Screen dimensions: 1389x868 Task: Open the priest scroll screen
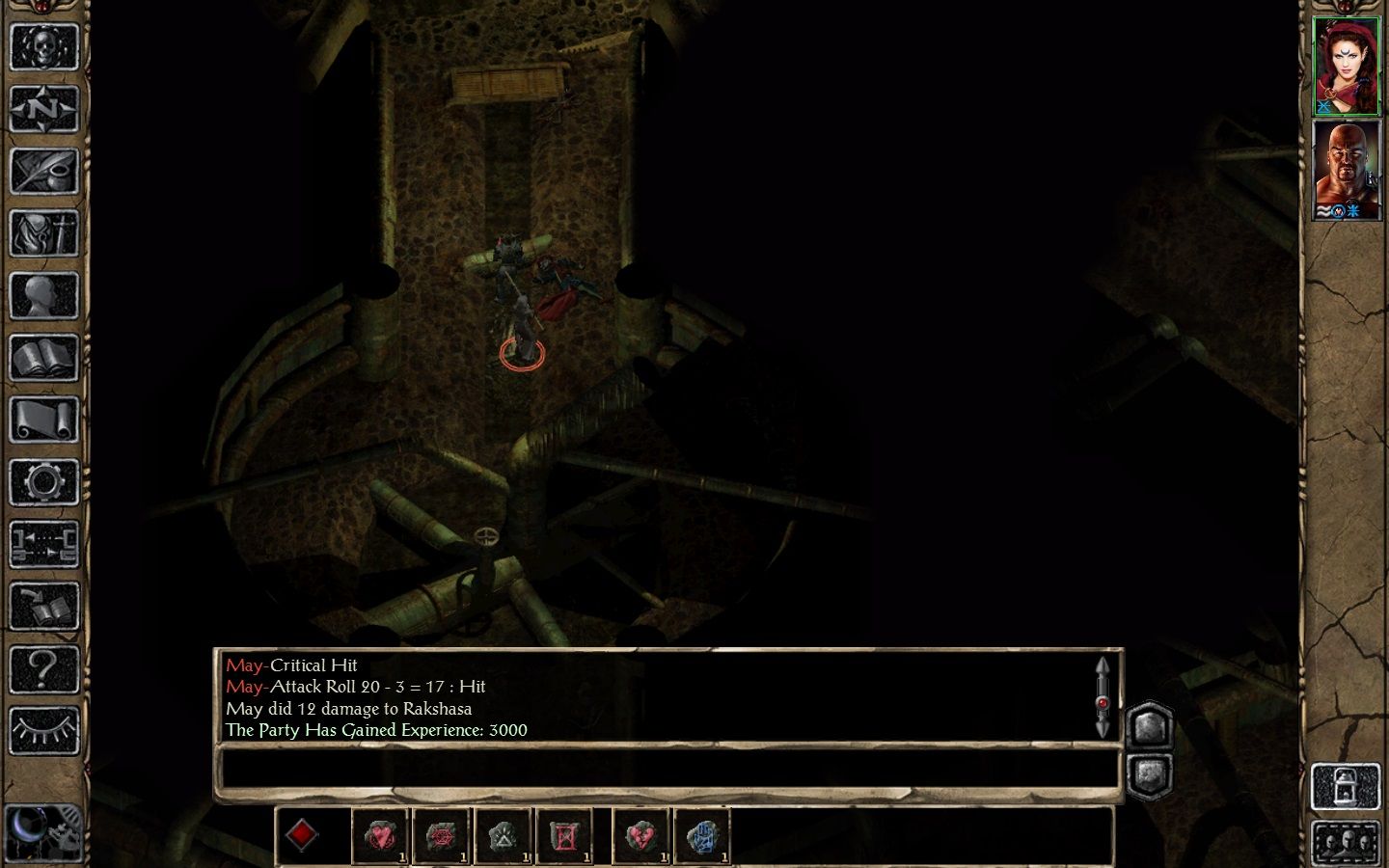pos(43,420)
